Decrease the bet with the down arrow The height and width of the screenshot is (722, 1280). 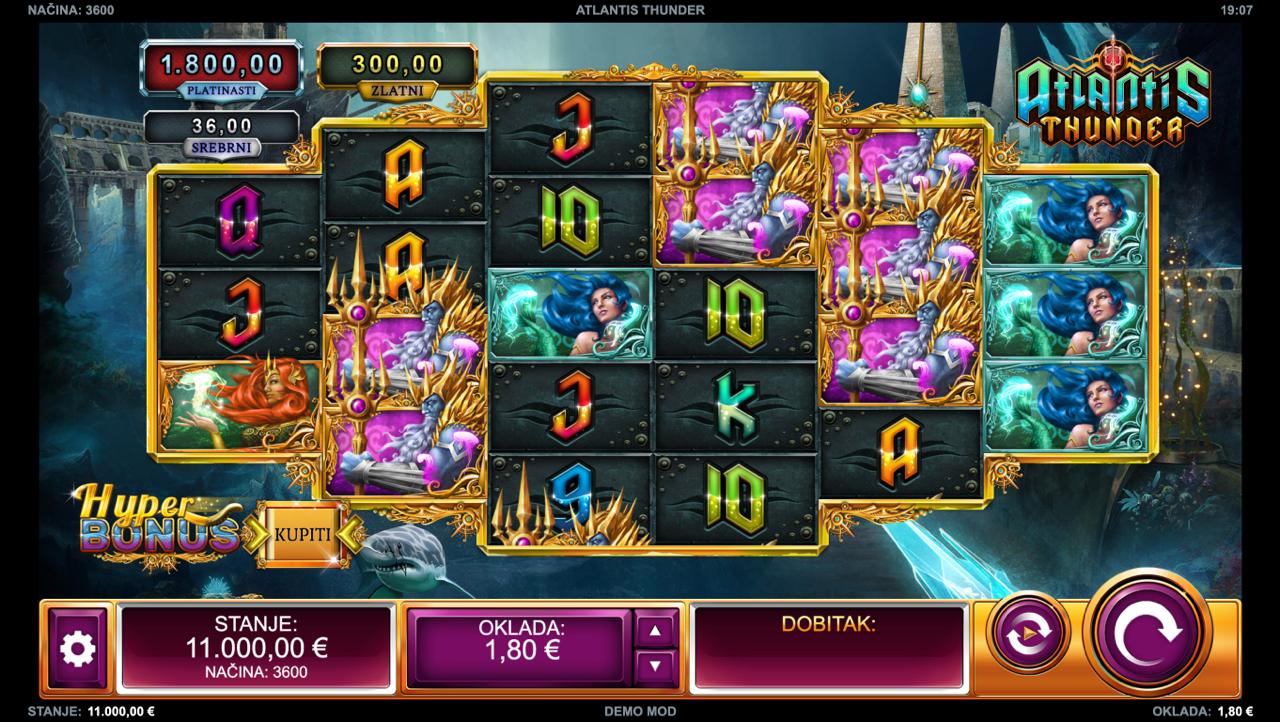point(655,664)
